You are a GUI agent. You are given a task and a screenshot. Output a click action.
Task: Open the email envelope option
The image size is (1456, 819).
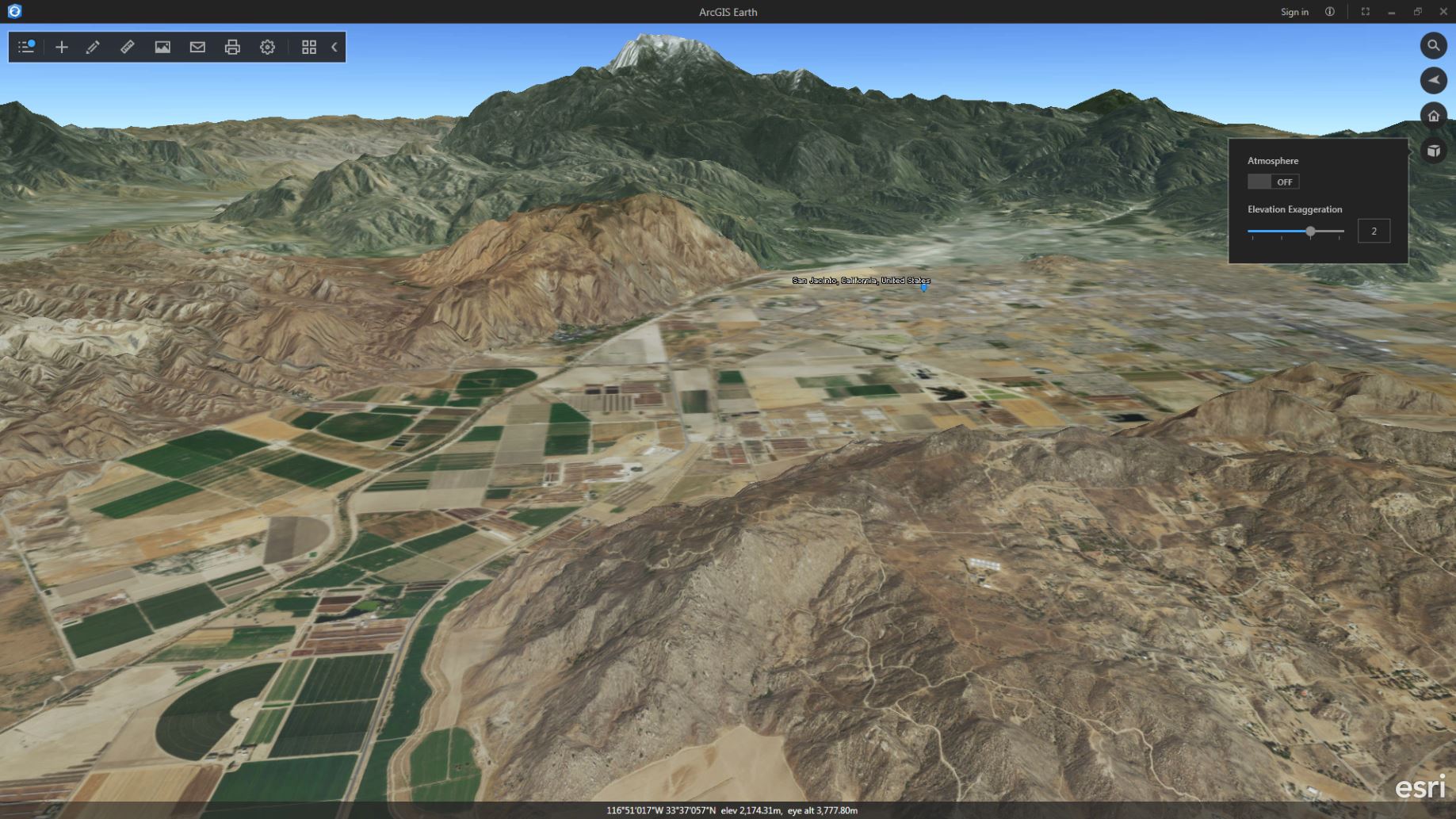click(197, 47)
